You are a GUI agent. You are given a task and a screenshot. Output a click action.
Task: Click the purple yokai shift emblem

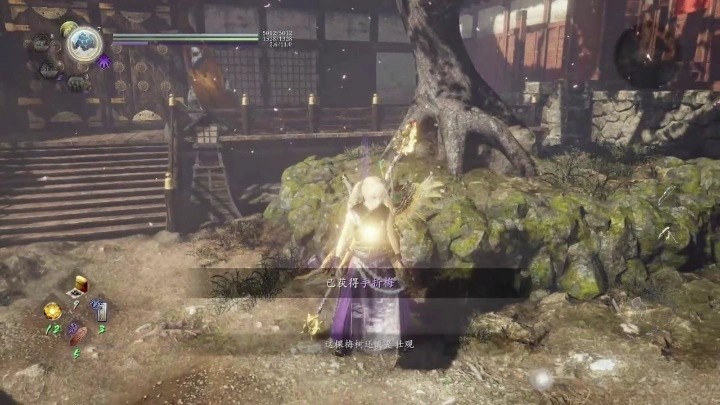click(104, 62)
